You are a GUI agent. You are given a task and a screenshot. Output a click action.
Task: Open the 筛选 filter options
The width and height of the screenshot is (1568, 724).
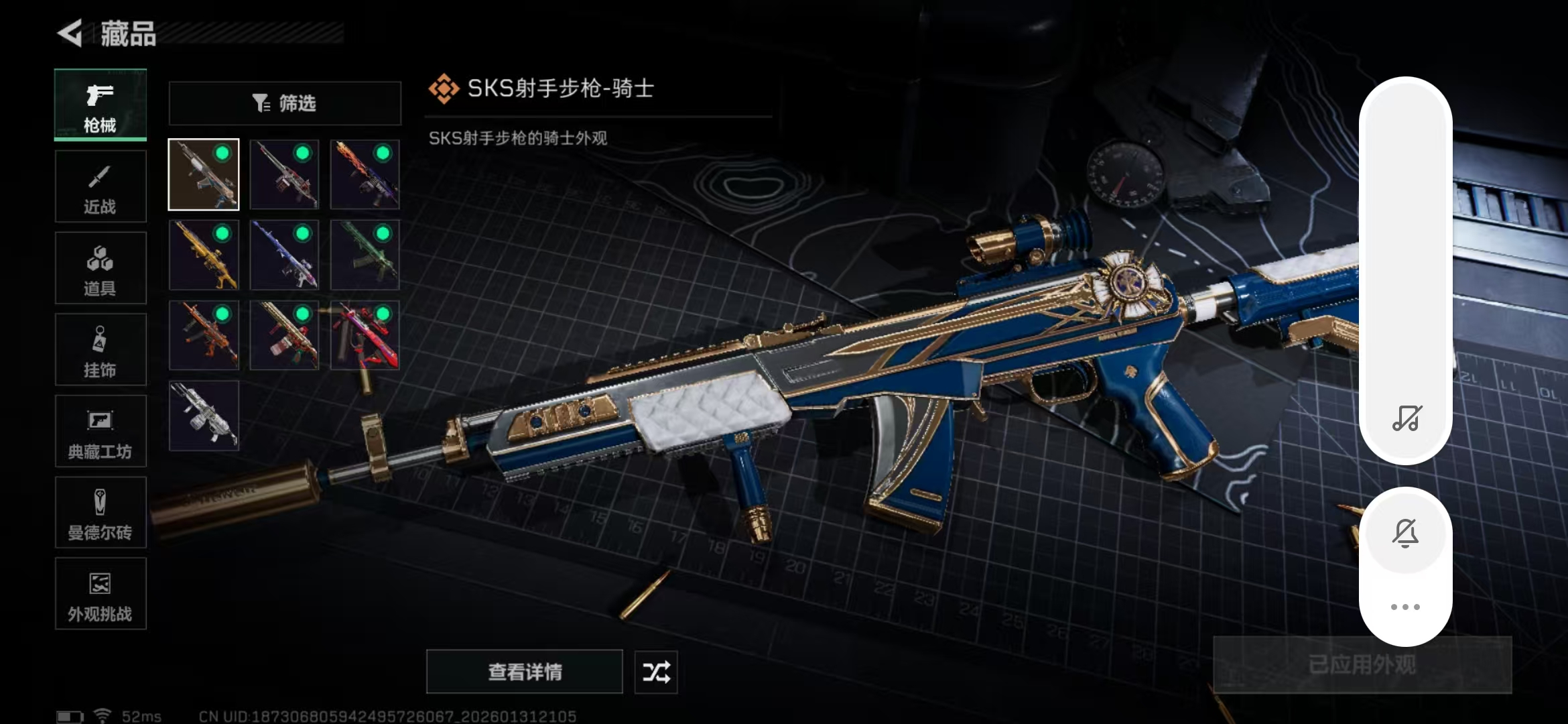coord(284,103)
